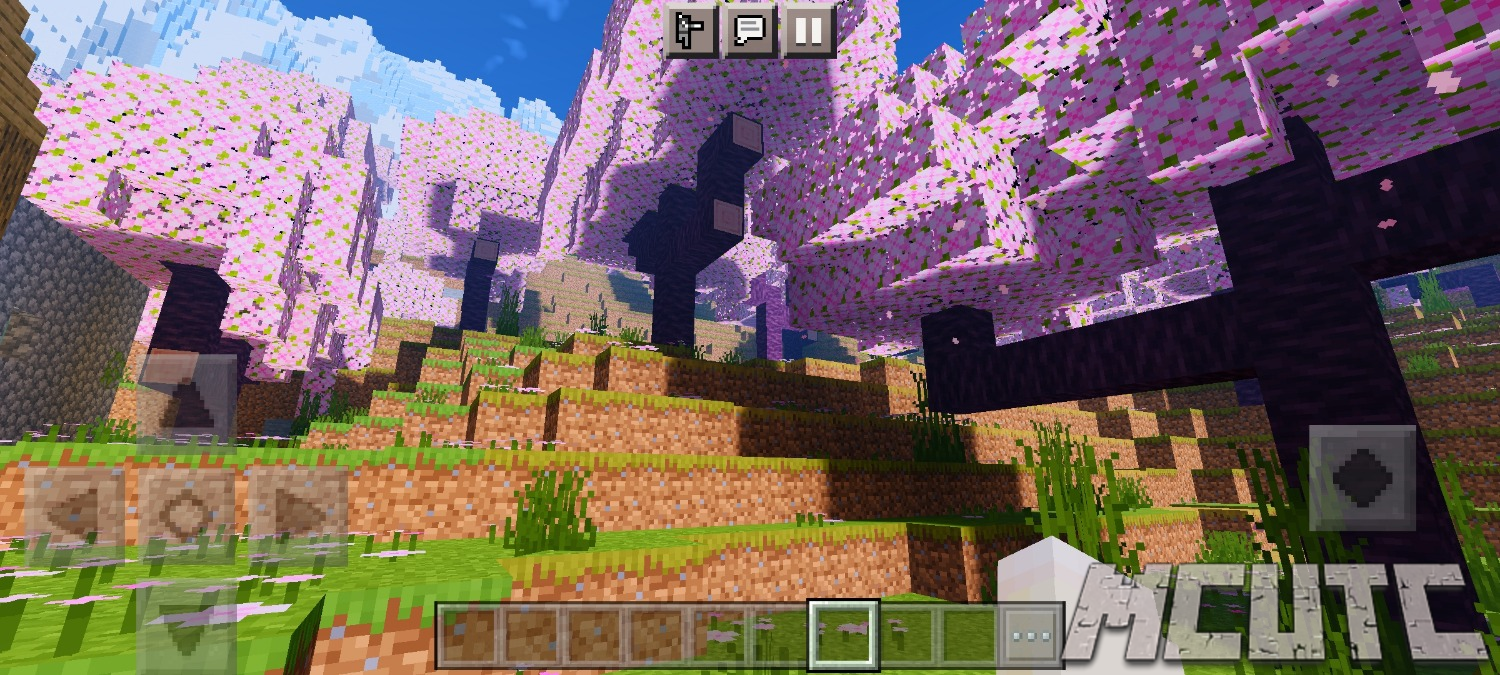The height and width of the screenshot is (675, 1500).
Task: Pause the game
Action: click(x=809, y=32)
